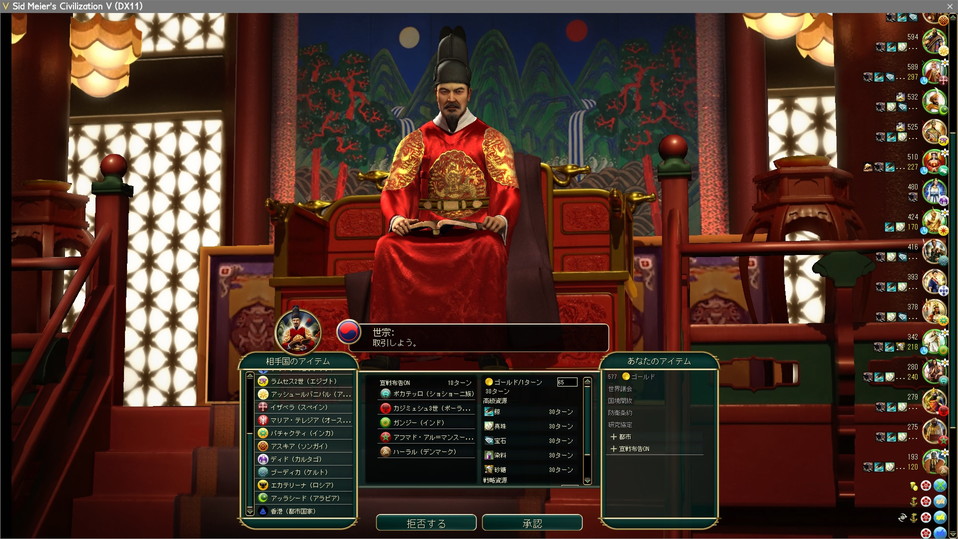Decline the trade with 拒否する
The width and height of the screenshot is (958, 539).
point(425,523)
